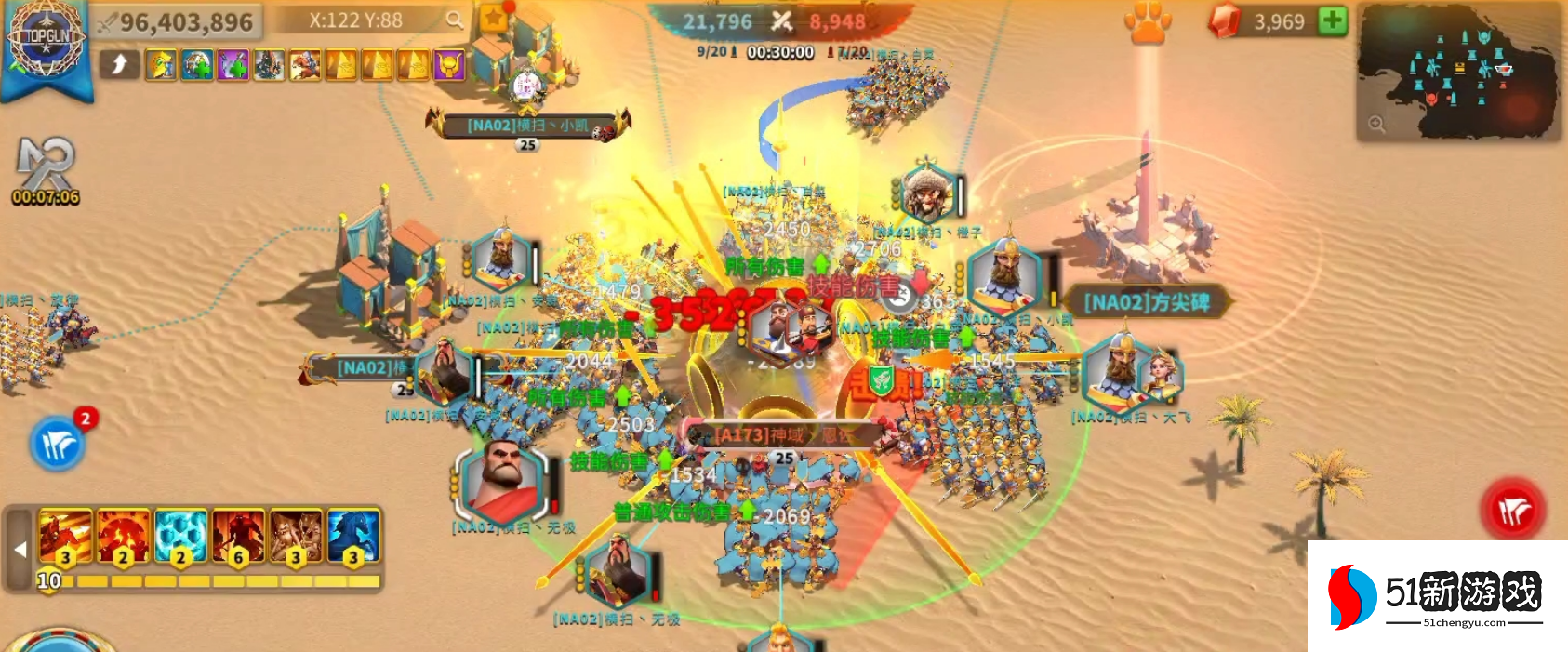
Task: Select the purple winged scarab buff icon
Action: click(450, 65)
